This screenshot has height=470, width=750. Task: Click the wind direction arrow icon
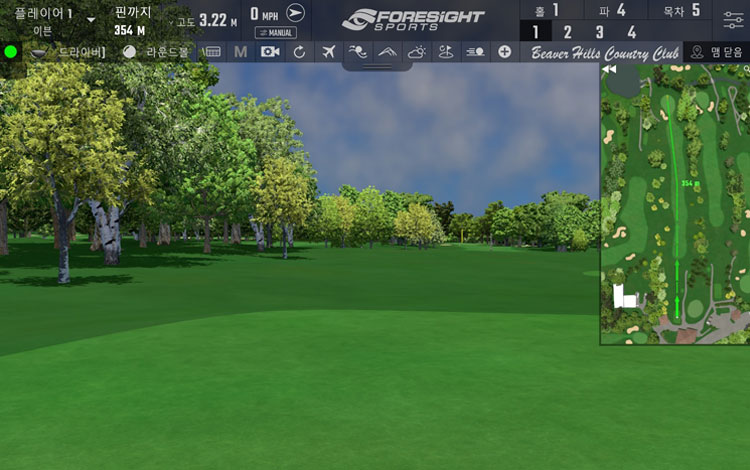click(295, 13)
